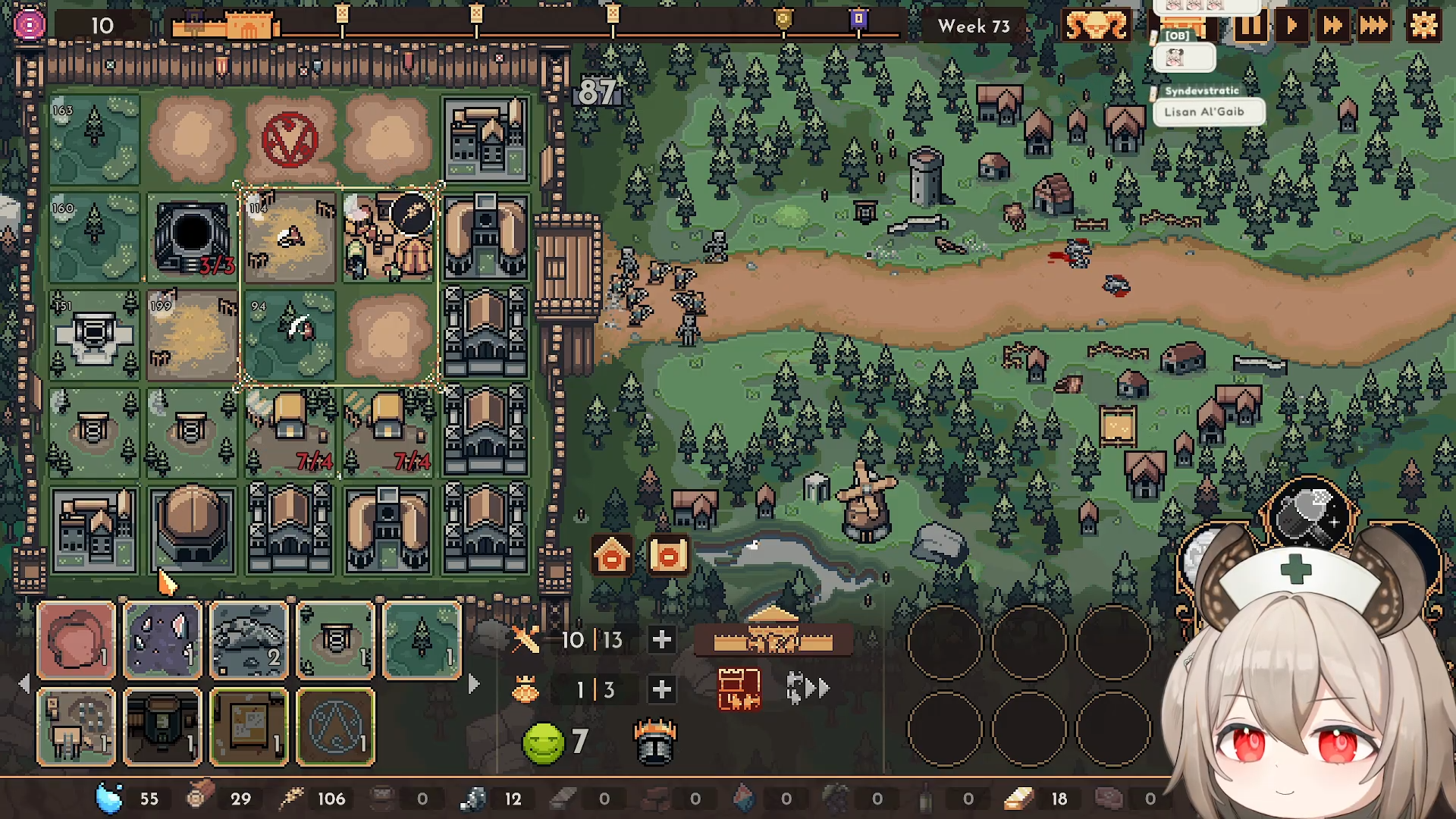This screenshot has width=1456, height=819.
Task: Click the horned skull boss icon
Action: point(1096,27)
